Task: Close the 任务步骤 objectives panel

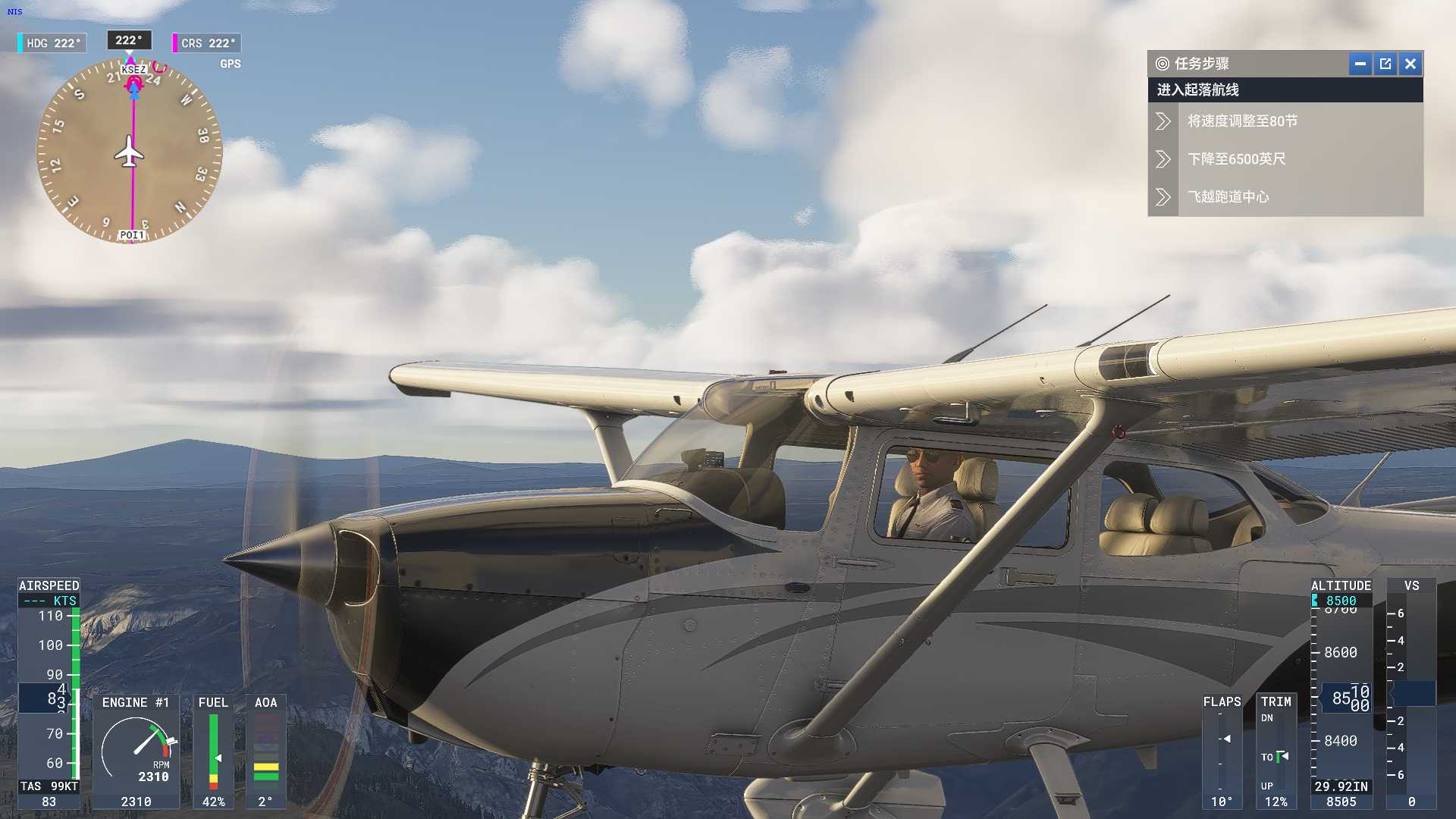Action: (1410, 64)
